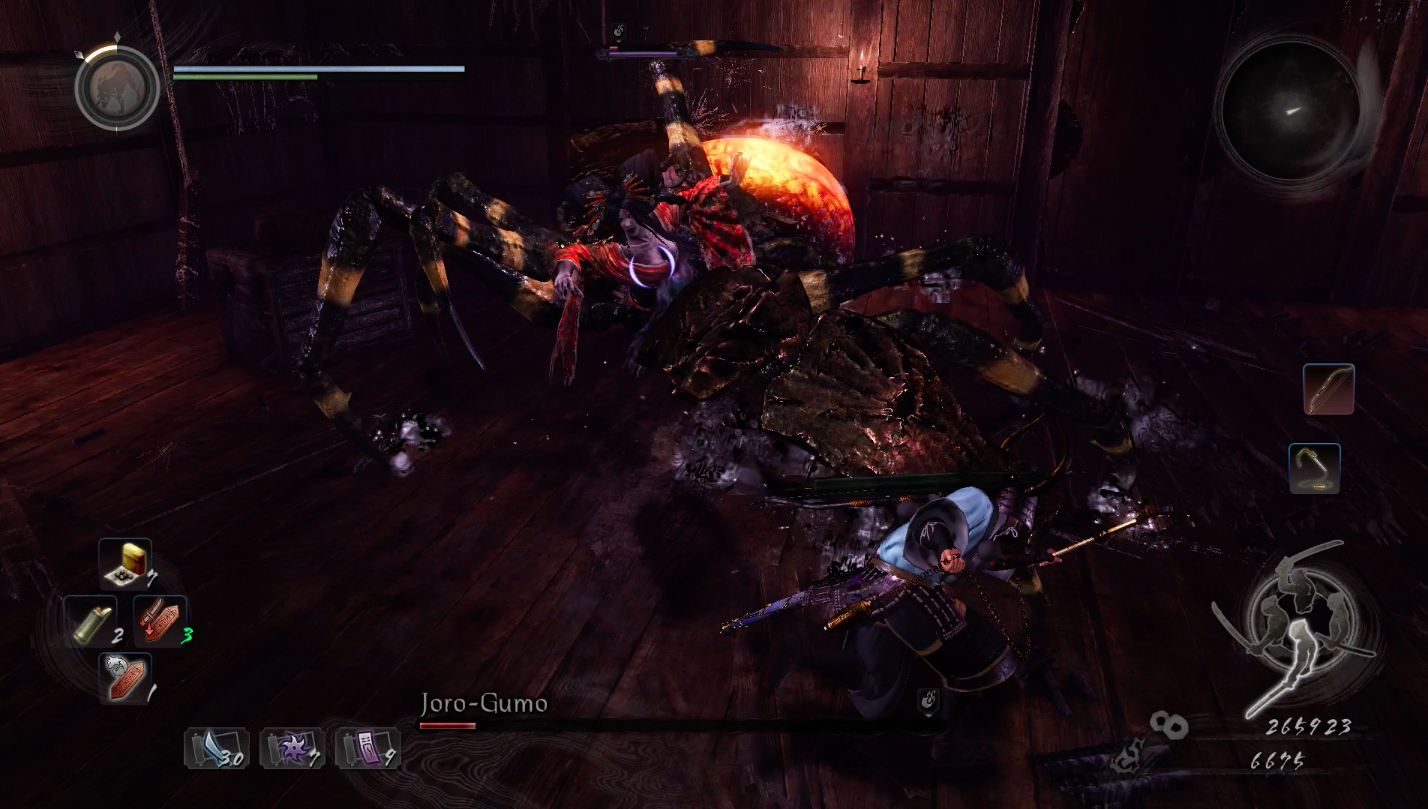Select the matchlock rifle weapon slot
Screen dimensions: 1428x809
[x=1314, y=469]
